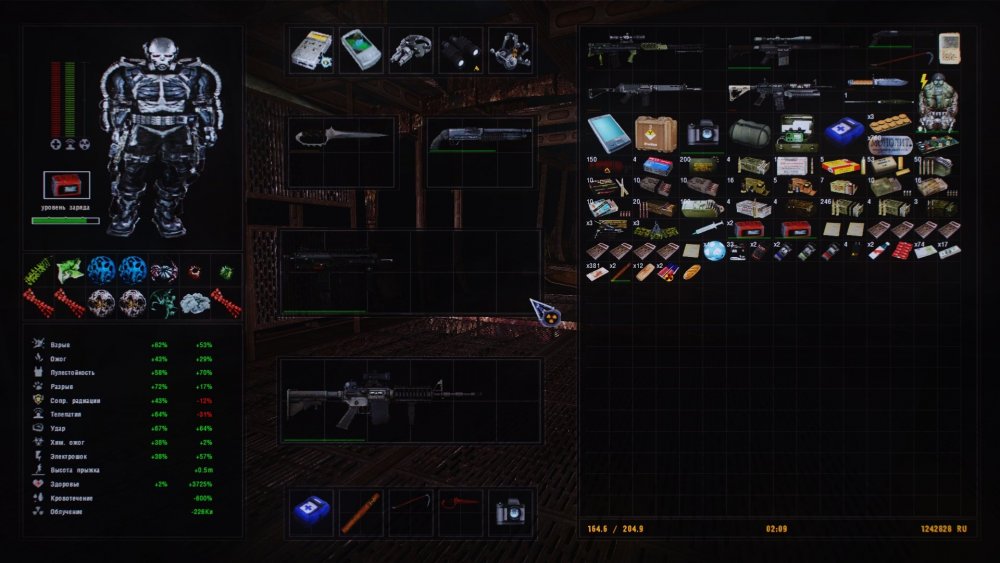Choose the blue medkit quick slot
The height and width of the screenshot is (563, 1000).
(x=311, y=511)
